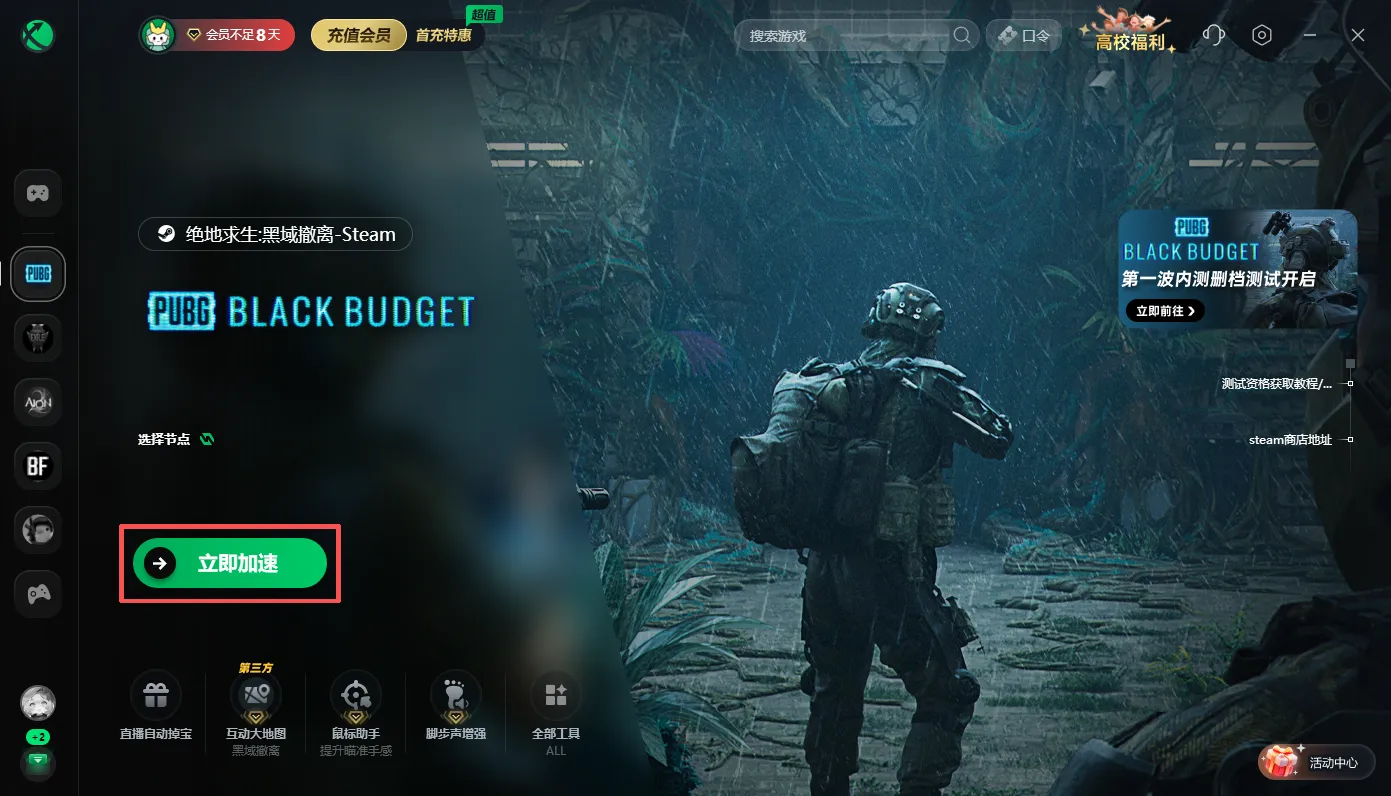This screenshot has height=796, width=1391.
Task: Switch to the BF game in sidebar
Action: (x=37, y=465)
